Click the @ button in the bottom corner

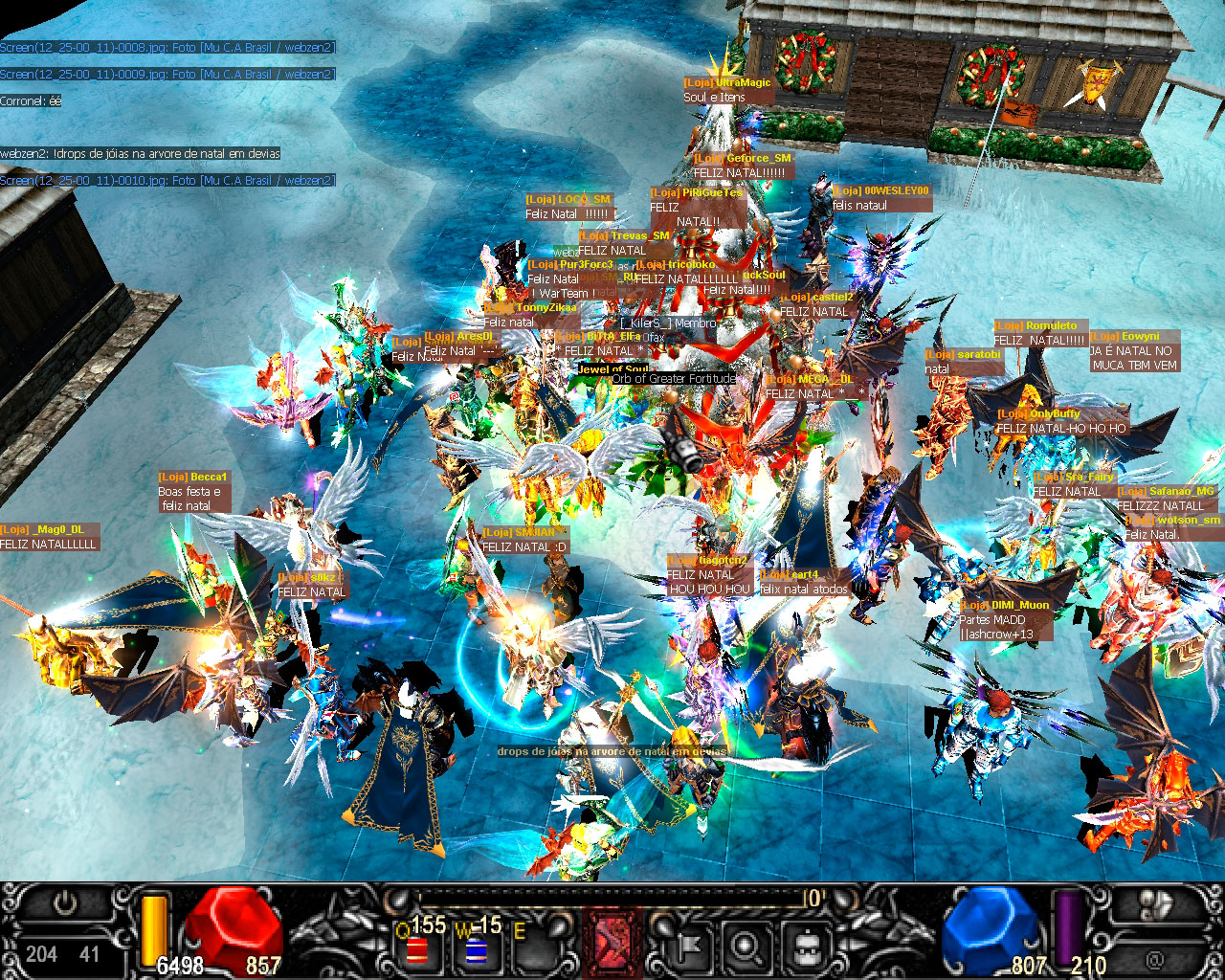(1154, 957)
